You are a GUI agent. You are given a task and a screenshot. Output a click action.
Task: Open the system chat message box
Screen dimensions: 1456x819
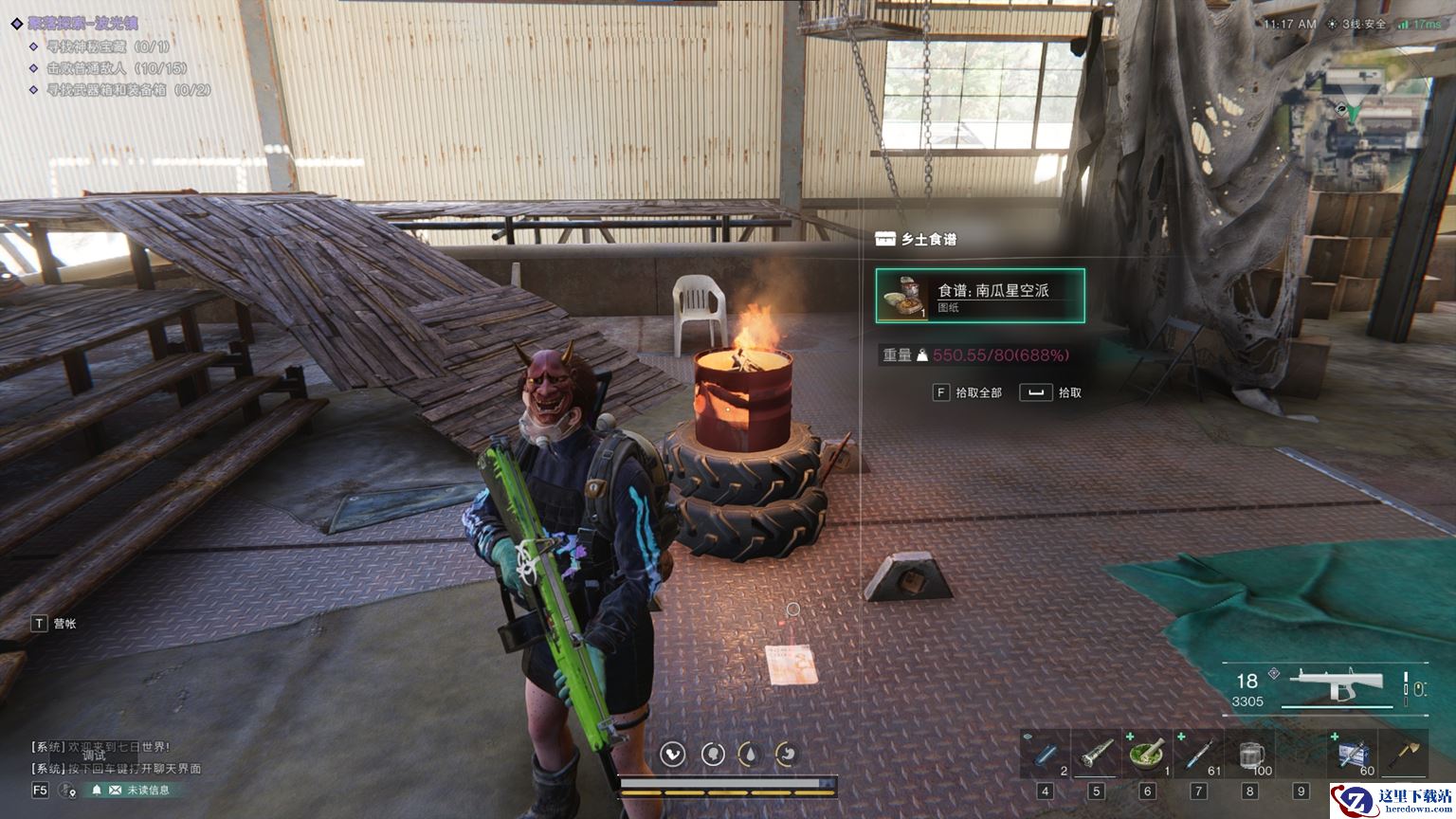coord(116,757)
